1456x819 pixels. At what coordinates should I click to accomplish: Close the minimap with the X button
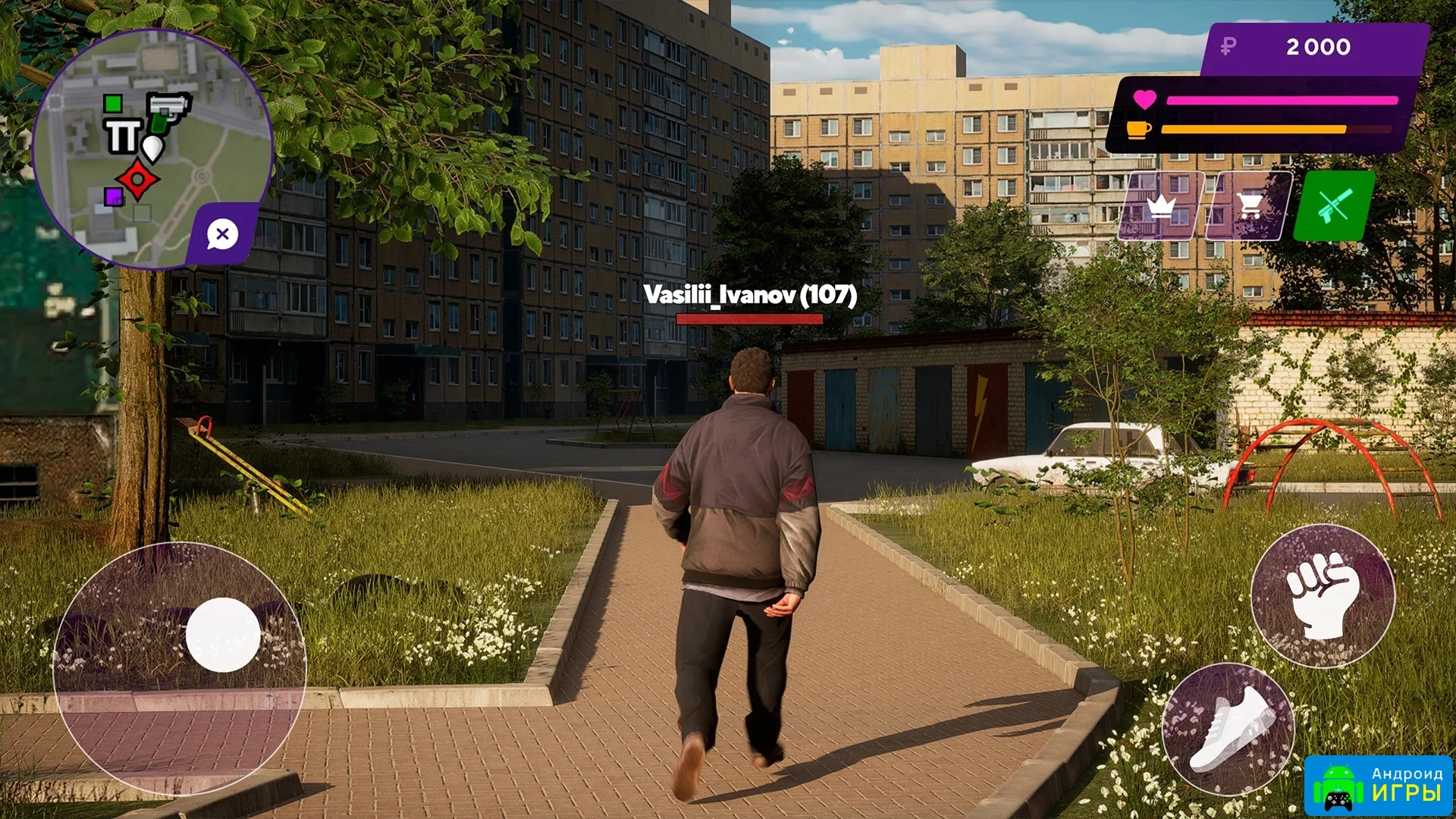tap(222, 234)
